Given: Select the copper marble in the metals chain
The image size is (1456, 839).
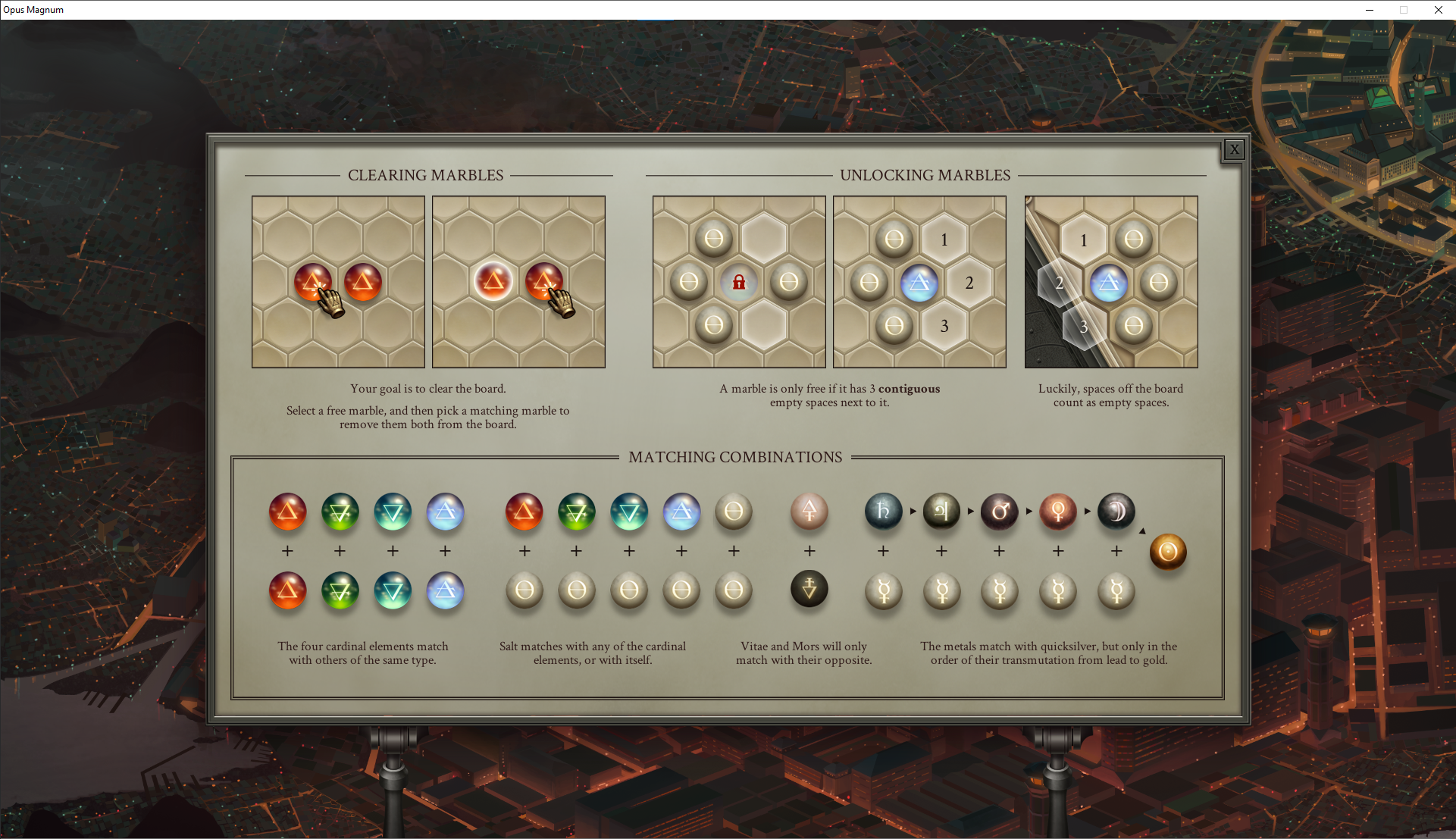Looking at the screenshot, I should point(1058,512).
